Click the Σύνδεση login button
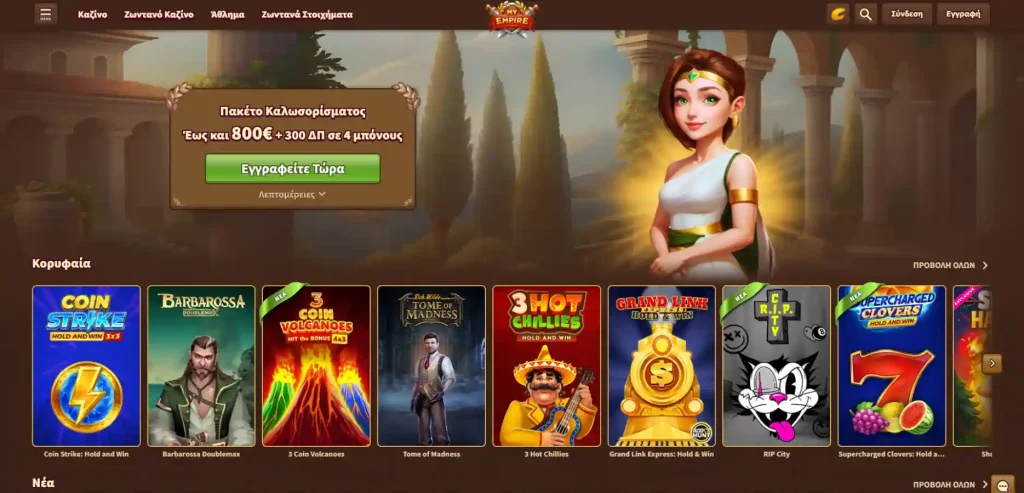This screenshot has height=493, width=1024. [907, 14]
